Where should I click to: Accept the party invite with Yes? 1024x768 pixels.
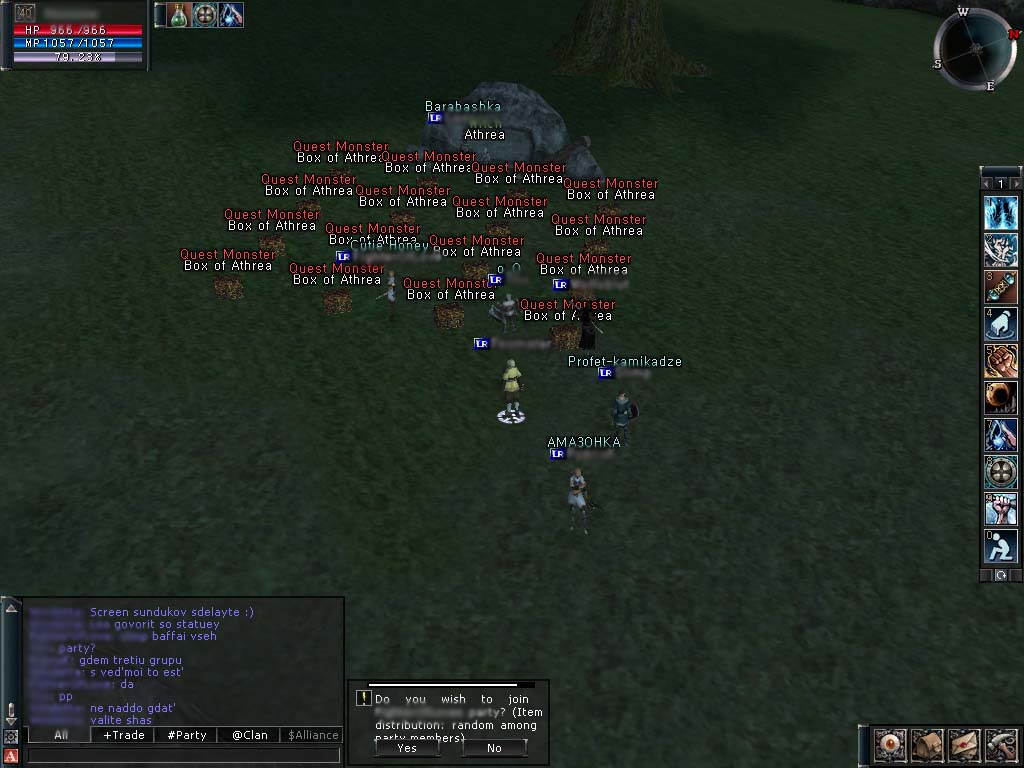[407, 747]
